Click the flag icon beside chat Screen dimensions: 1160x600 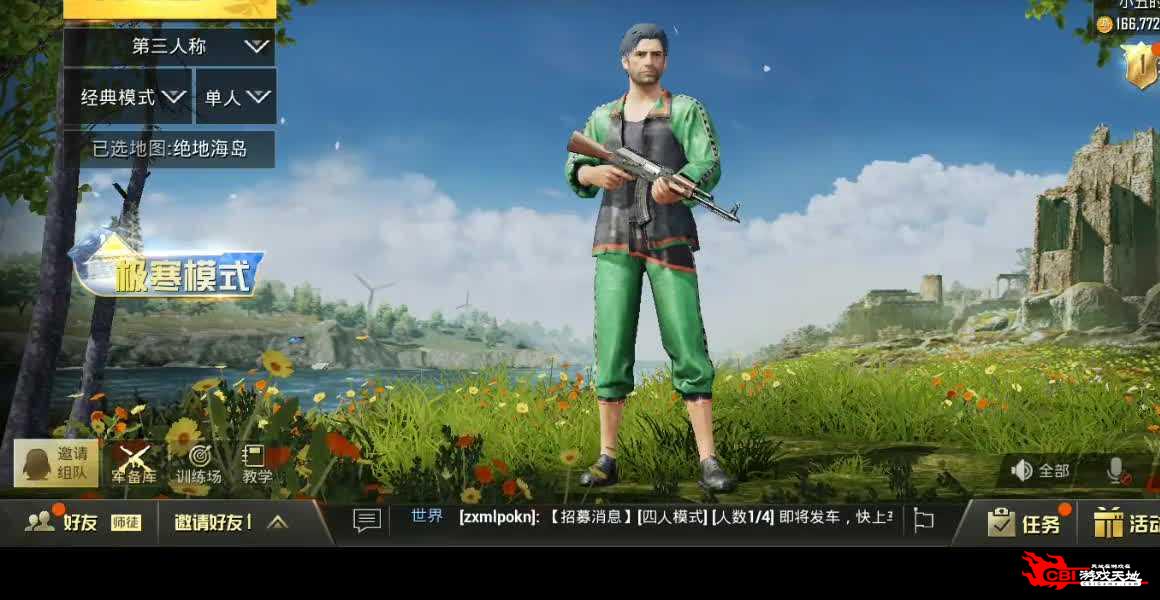[924, 520]
